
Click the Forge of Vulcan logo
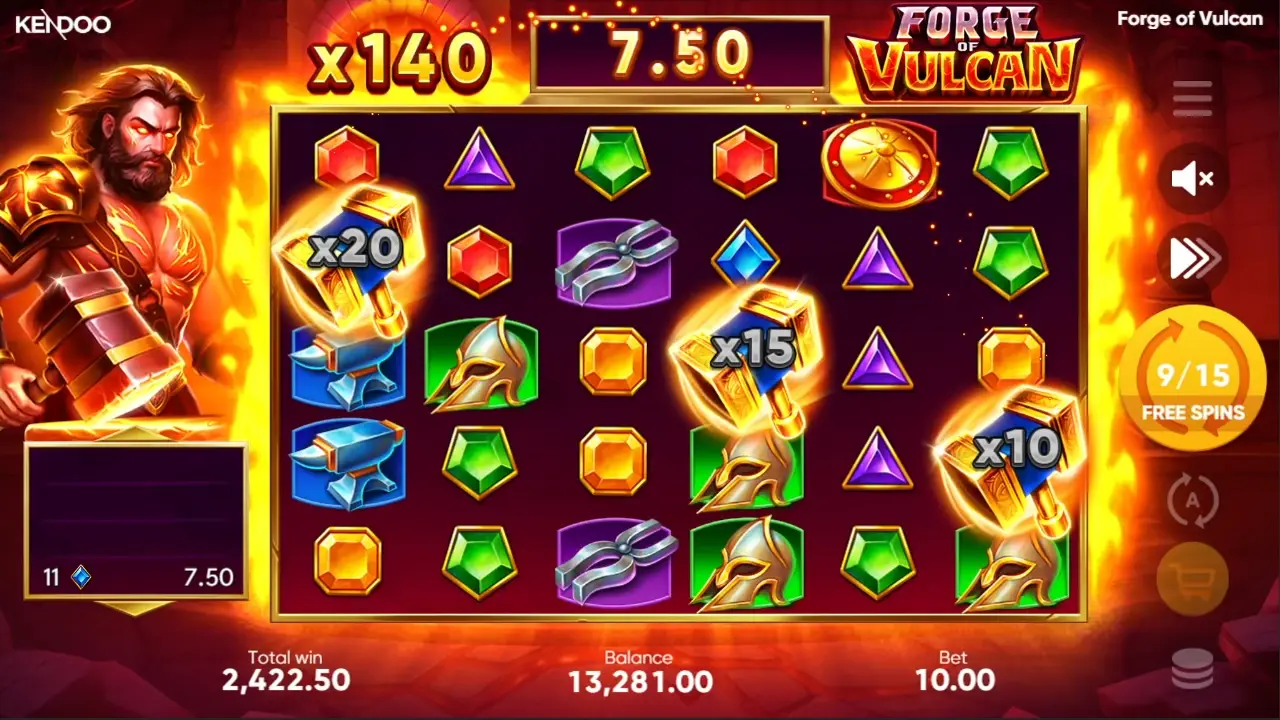(965, 55)
